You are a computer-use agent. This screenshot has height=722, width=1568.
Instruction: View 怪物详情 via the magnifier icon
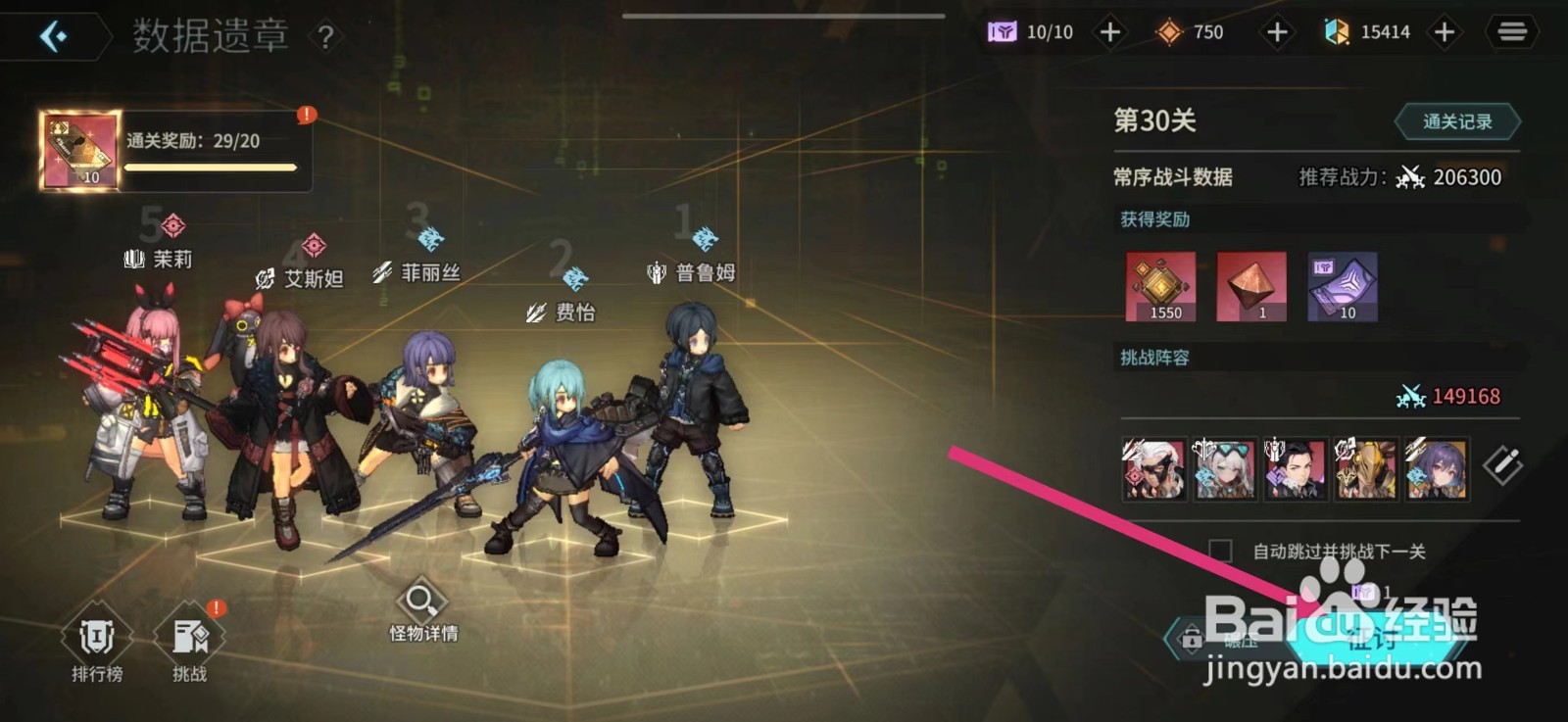tap(420, 602)
